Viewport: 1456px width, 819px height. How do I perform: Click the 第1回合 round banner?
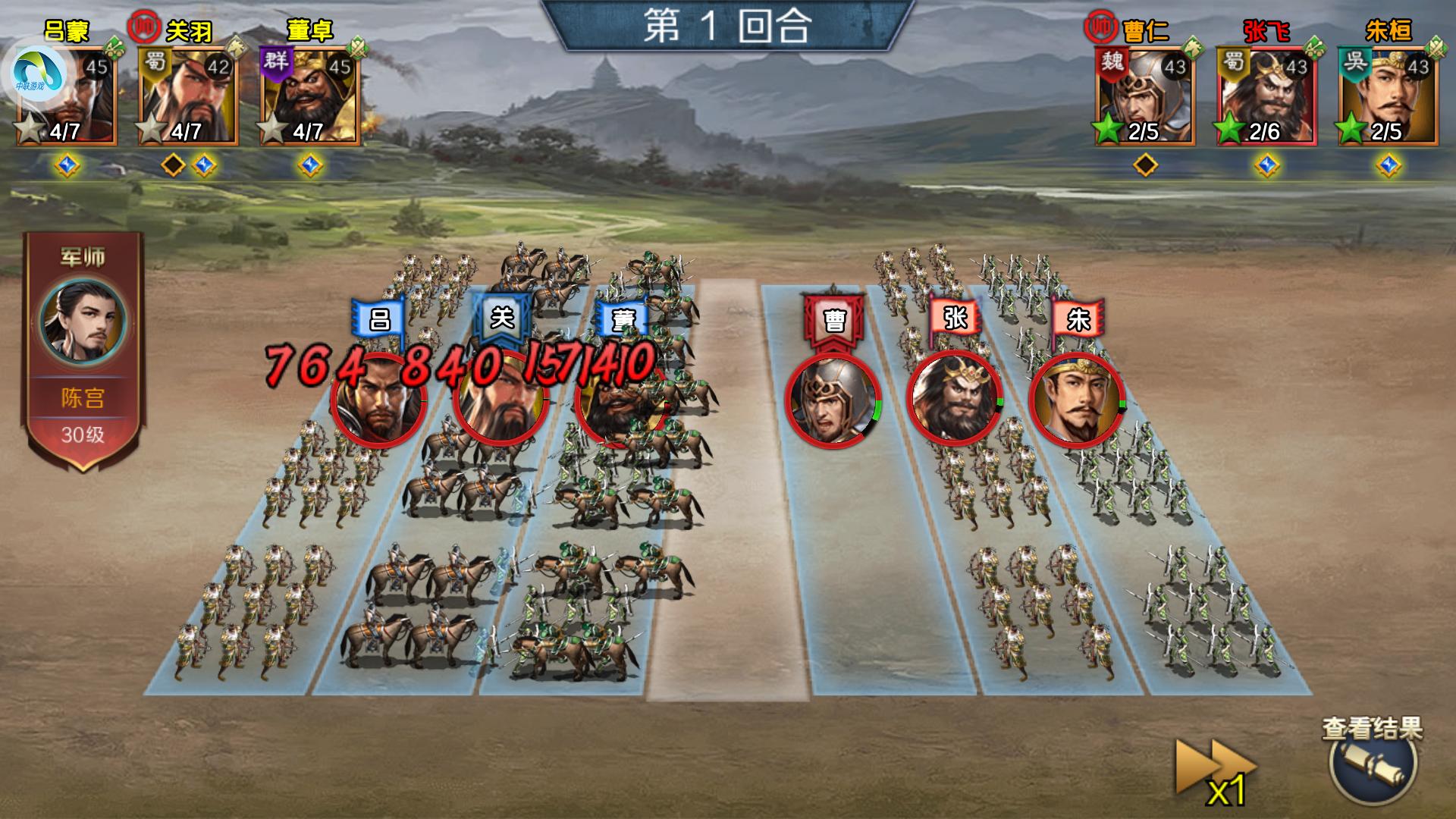click(728, 23)
